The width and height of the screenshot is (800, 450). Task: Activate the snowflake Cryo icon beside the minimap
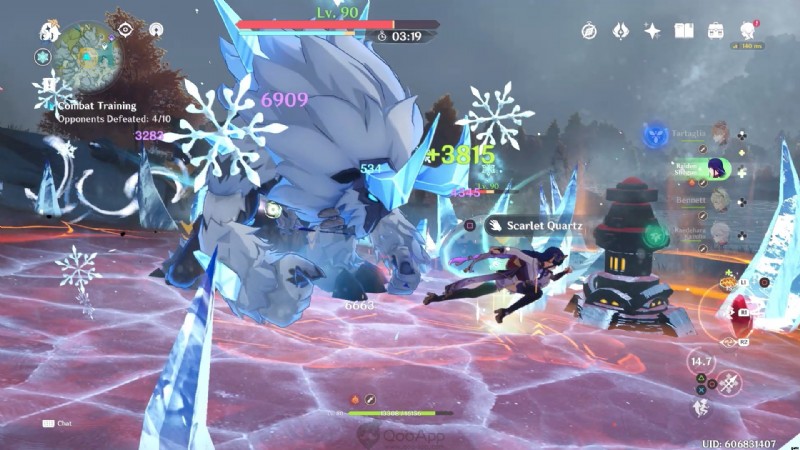[43, 58]
